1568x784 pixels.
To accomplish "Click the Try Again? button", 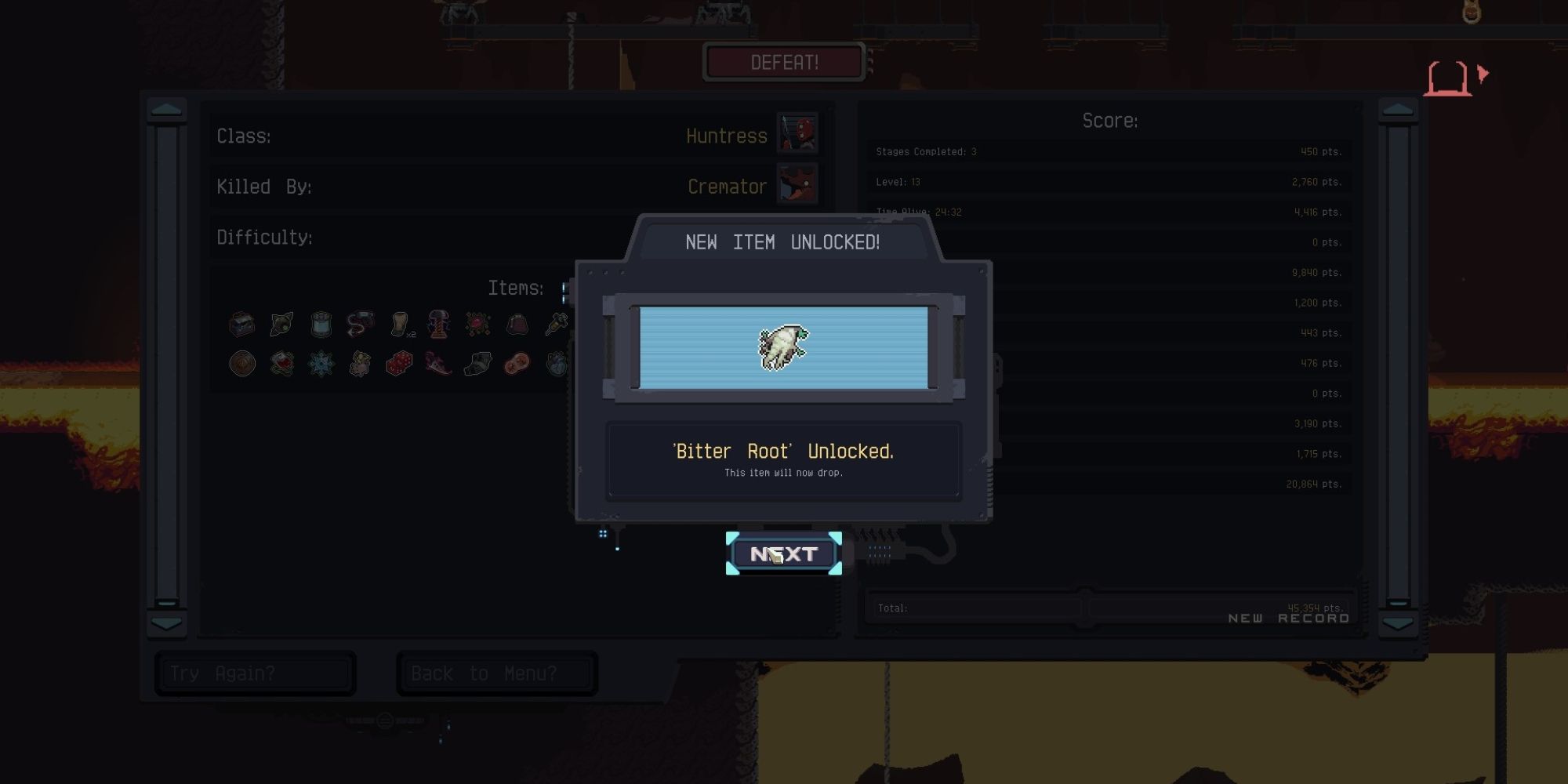I will click(254, 673).
